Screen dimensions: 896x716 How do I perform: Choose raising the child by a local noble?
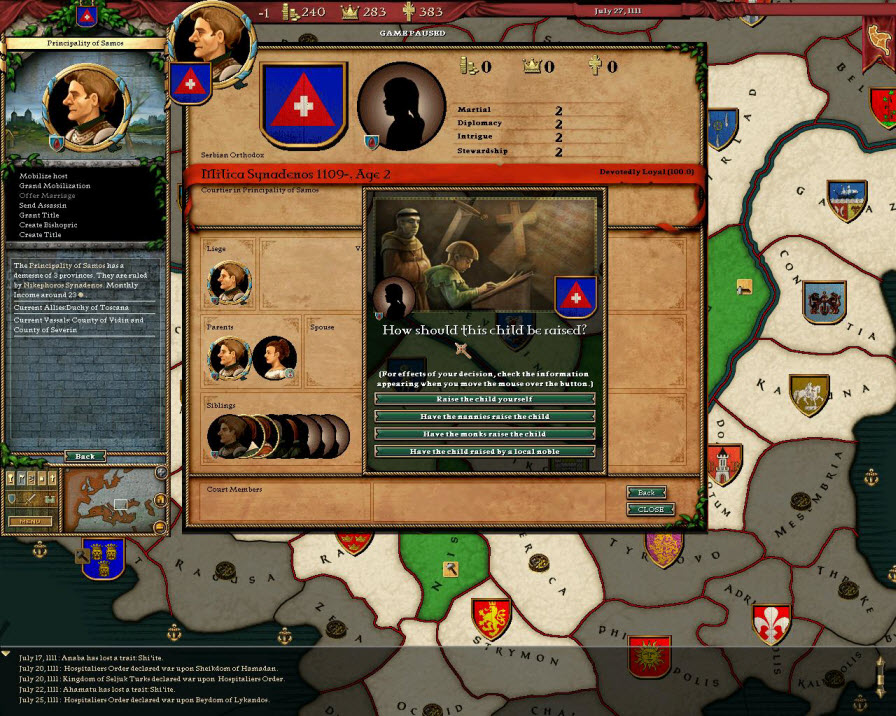coord(485,452)
